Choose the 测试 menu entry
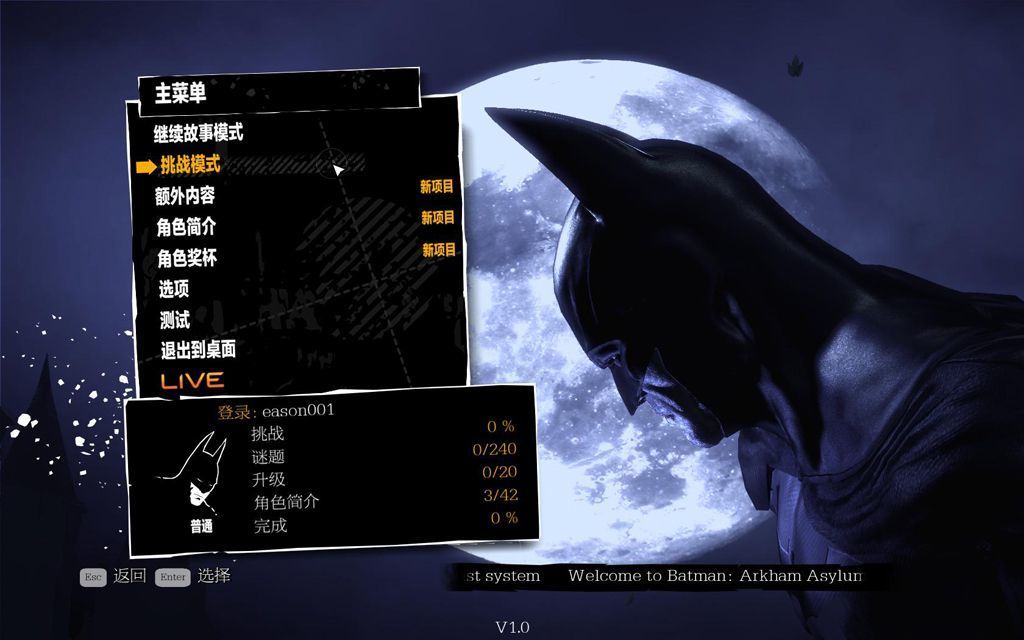This screenshot has height=640, width=1024. (175, 320)
